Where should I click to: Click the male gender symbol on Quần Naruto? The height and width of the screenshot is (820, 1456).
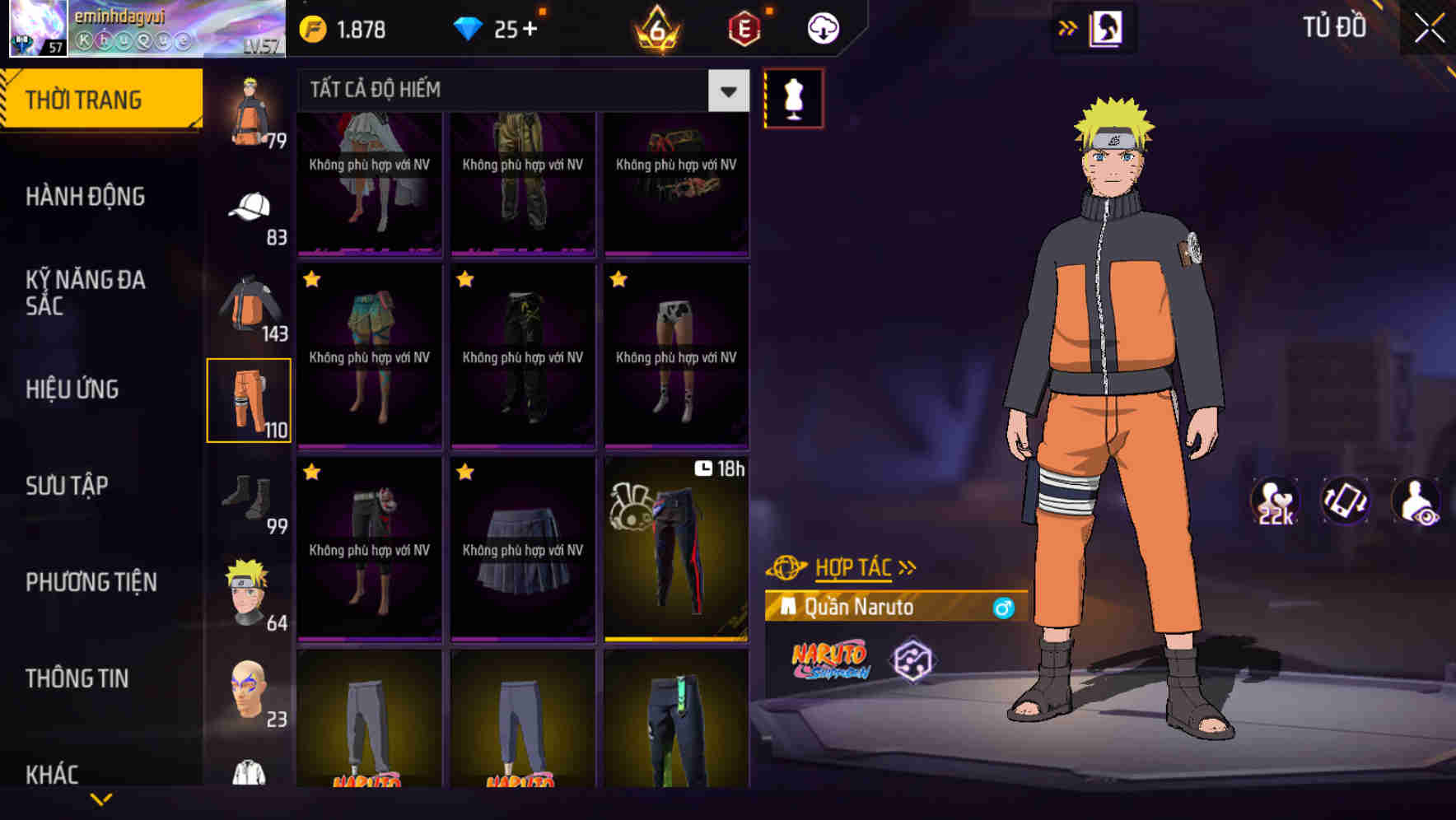(1004, 608)
